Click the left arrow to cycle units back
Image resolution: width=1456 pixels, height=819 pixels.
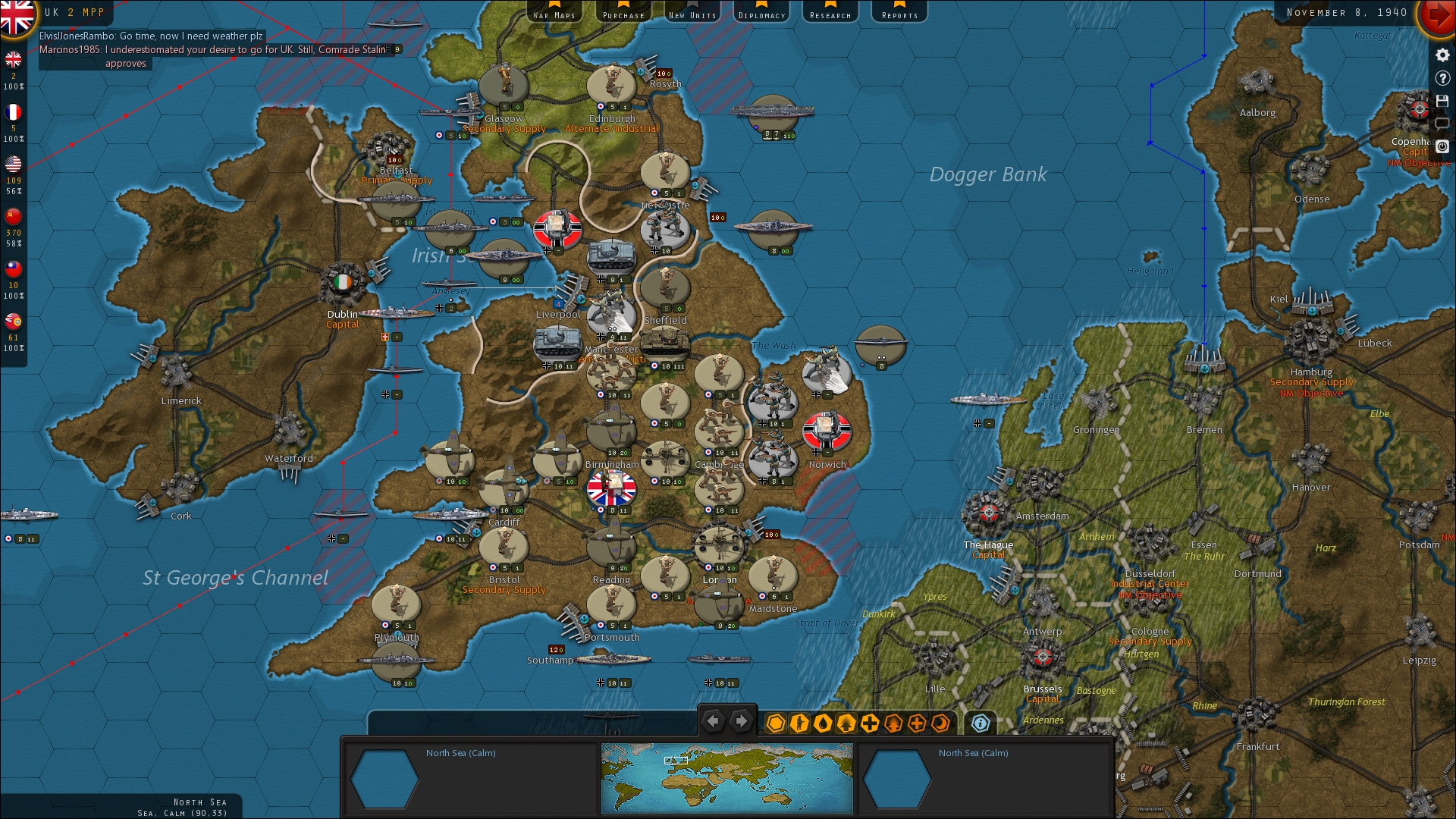pyautogui.click(x=712, y=720)
